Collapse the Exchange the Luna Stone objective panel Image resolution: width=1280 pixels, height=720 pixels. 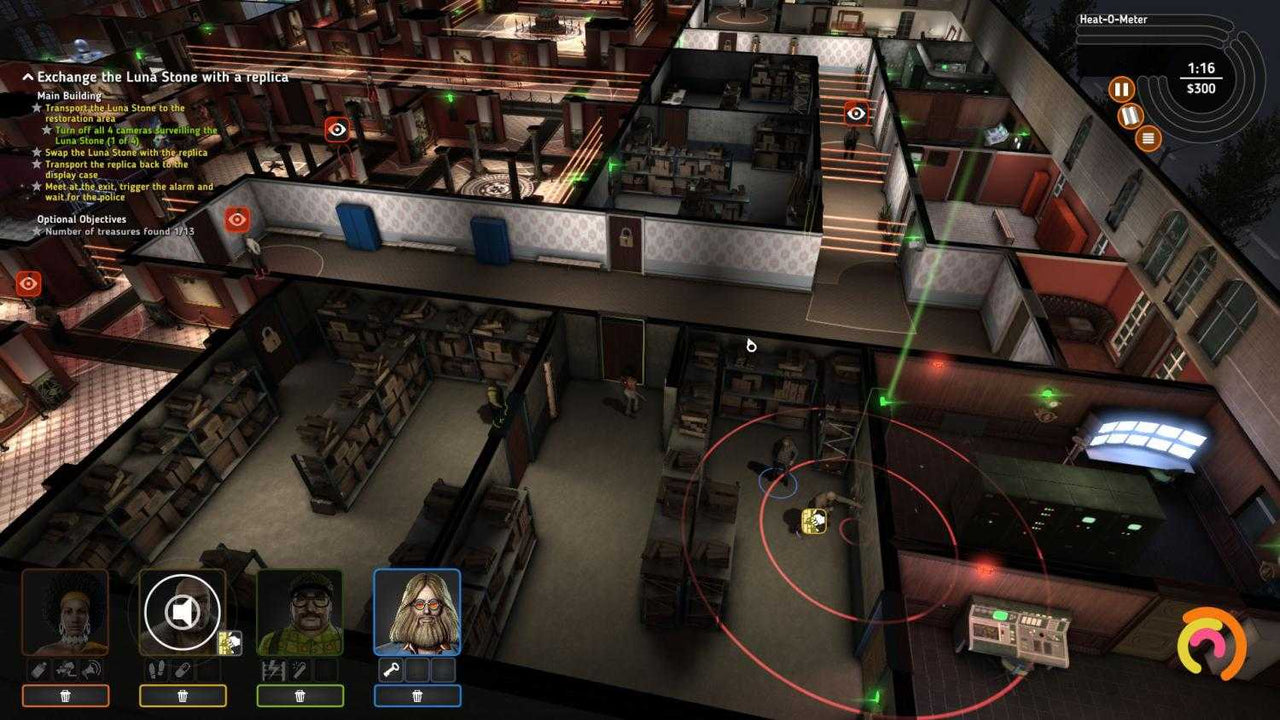tap(27, 76)
